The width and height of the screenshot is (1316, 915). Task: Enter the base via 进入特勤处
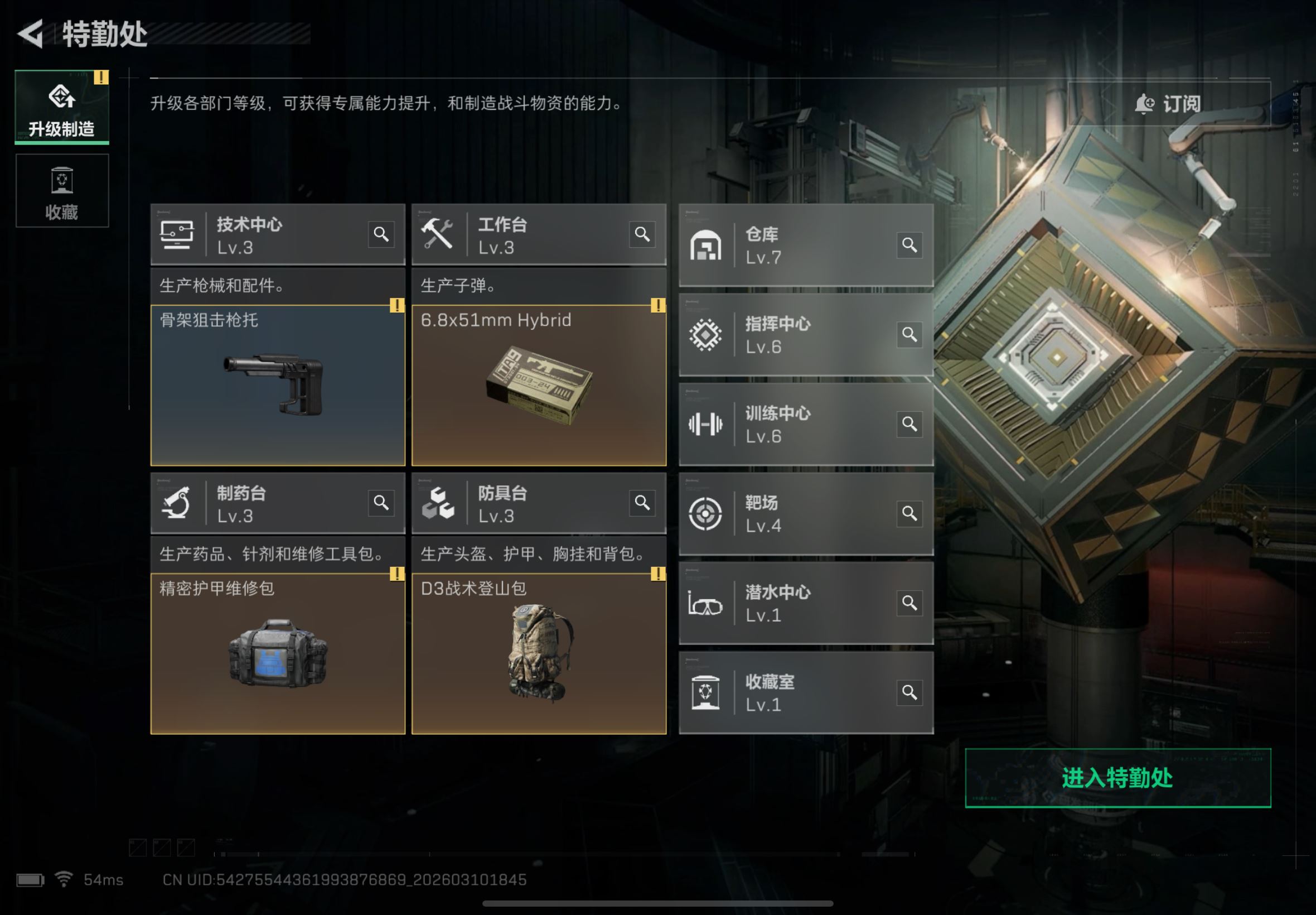click(1117, 778)
